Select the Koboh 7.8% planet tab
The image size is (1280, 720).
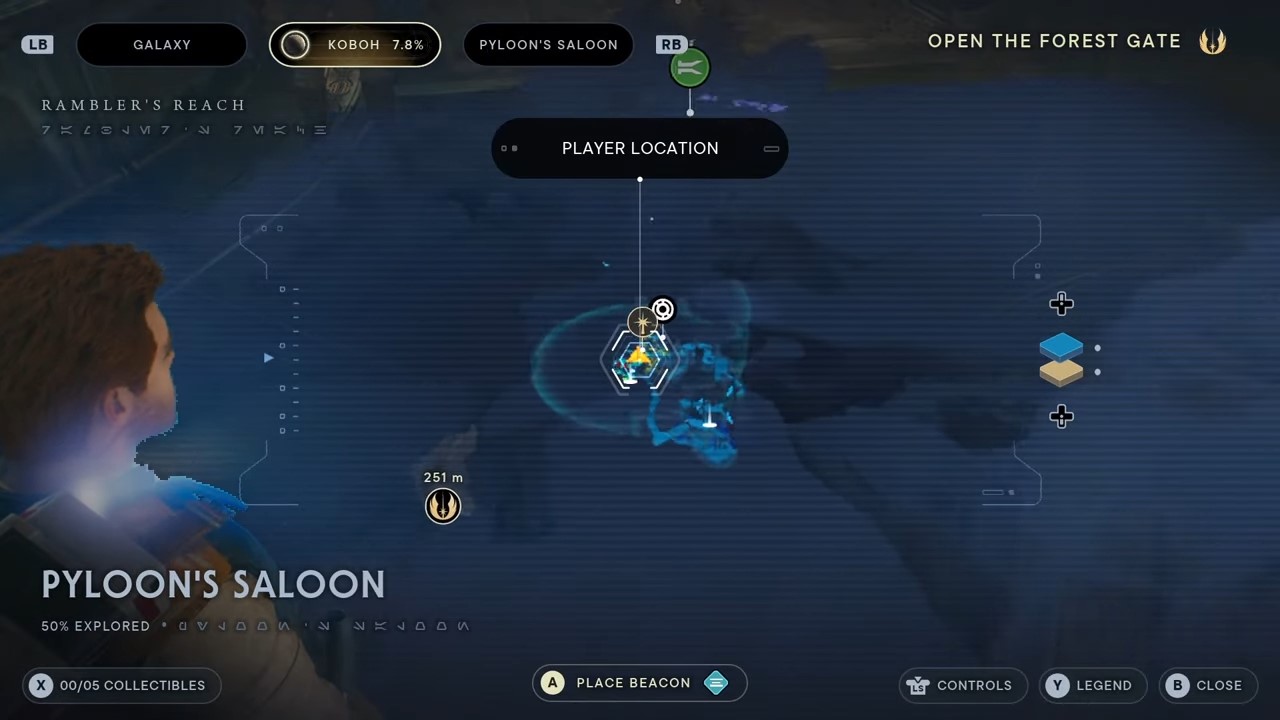[355, 45]
